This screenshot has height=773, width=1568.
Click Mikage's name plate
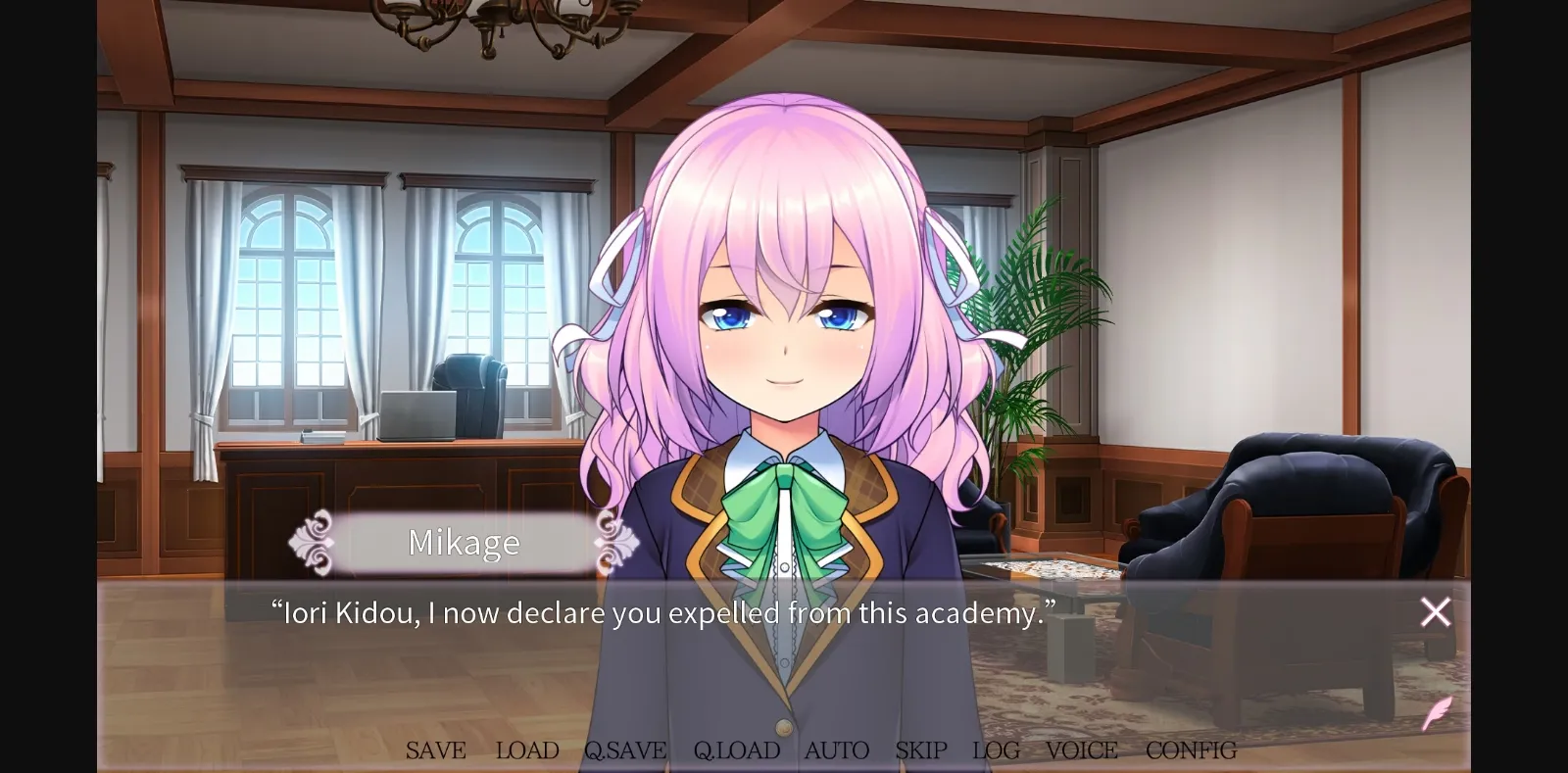pos(465,543)
